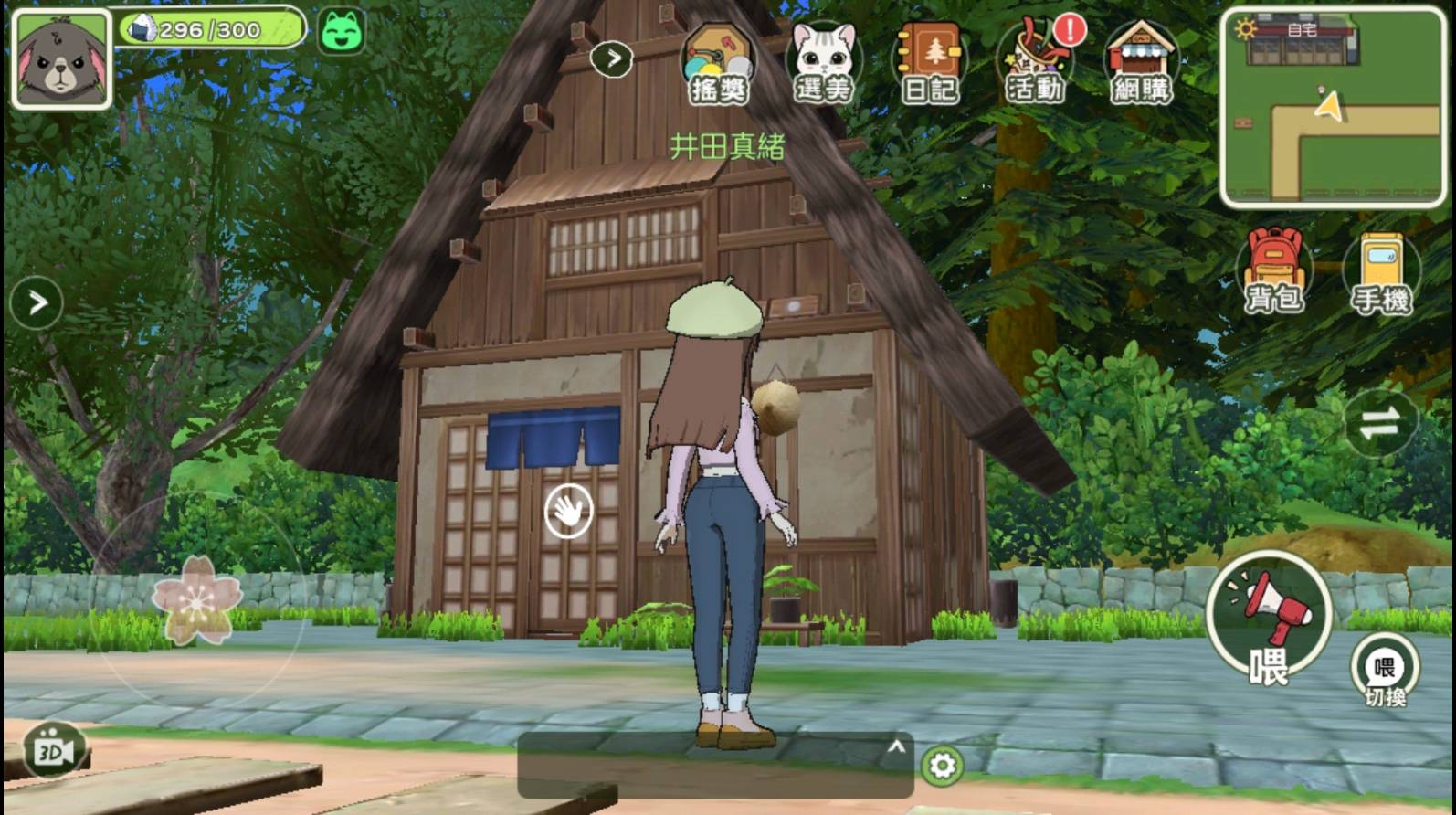Open the 背包 backpack inventory

point(1274,270)
